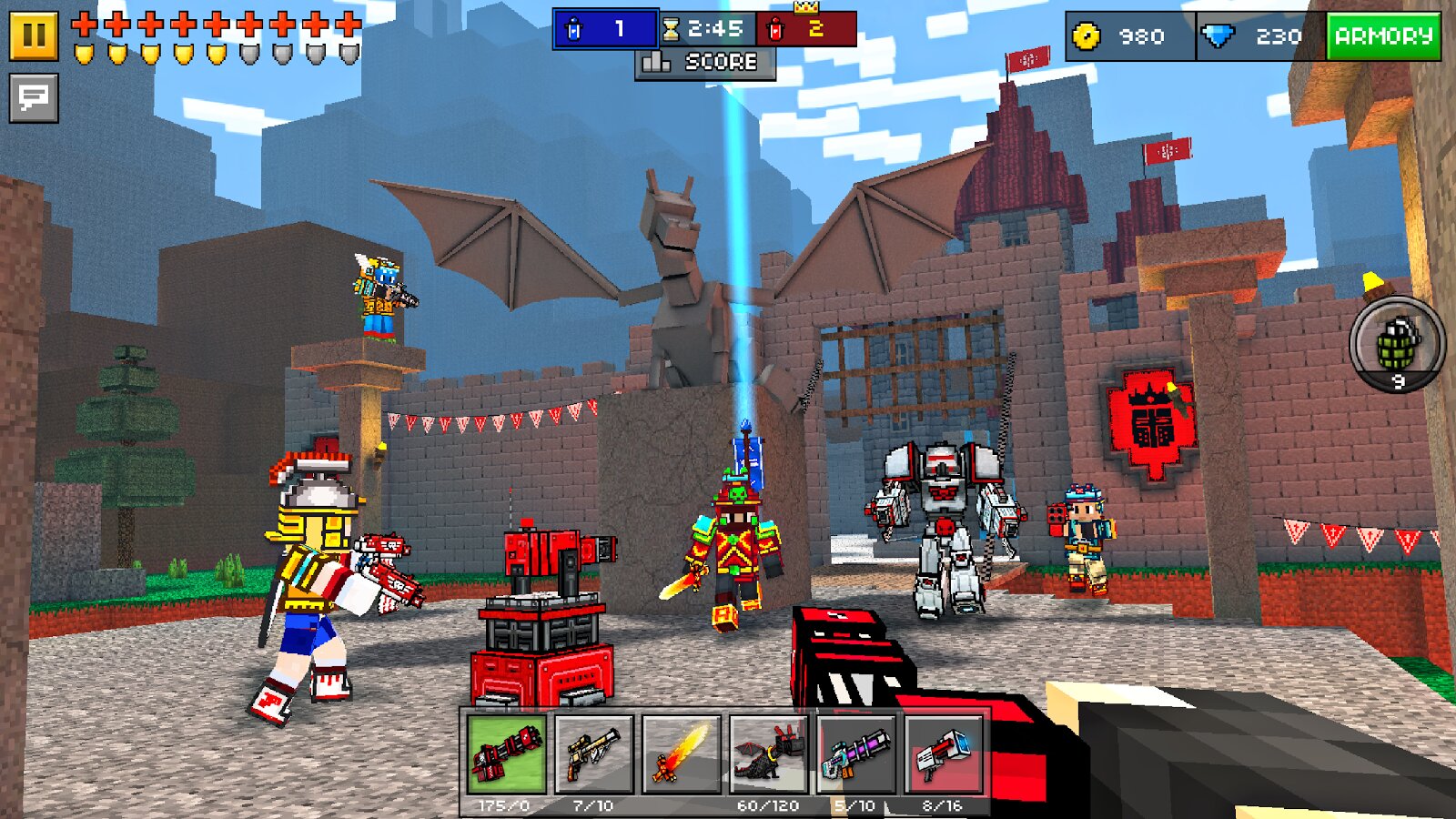Click the gold coin balance
The image size is (1456, 819).
pos(1128,36)
